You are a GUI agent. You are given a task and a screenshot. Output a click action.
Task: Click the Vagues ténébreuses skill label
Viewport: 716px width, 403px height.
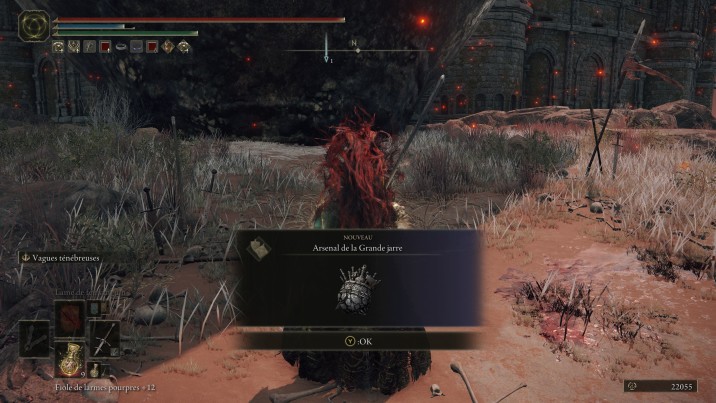pos(64,257)
